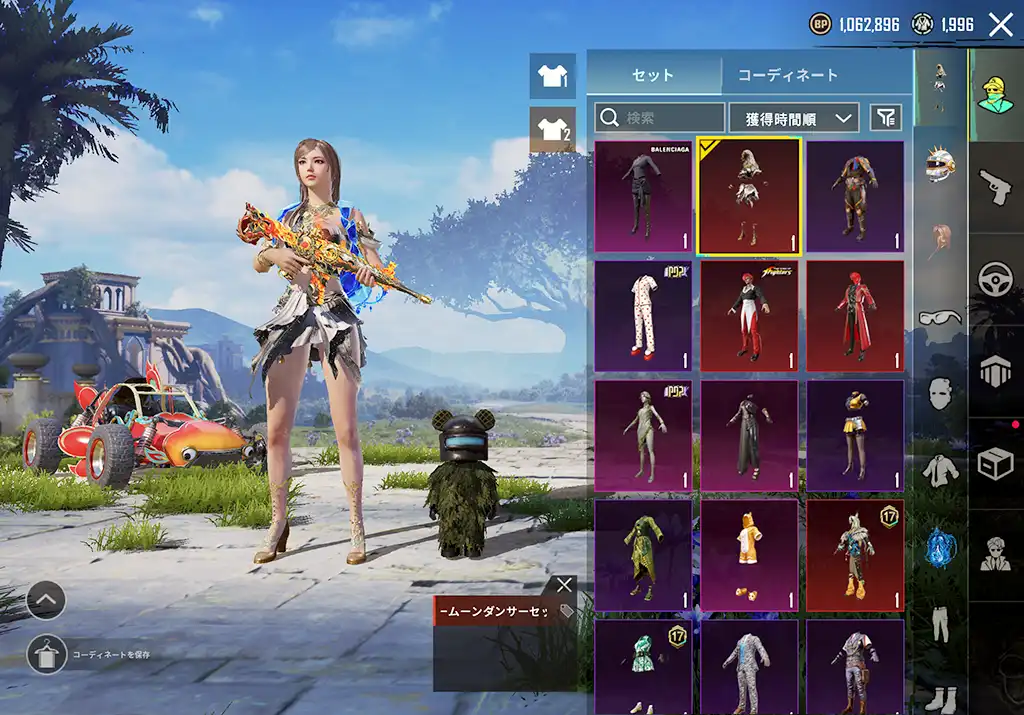Image resolution: width=1024 pixels, height=715 pixels.
Task: Close the wardrobe with the X button
Action: (1000, 25)
